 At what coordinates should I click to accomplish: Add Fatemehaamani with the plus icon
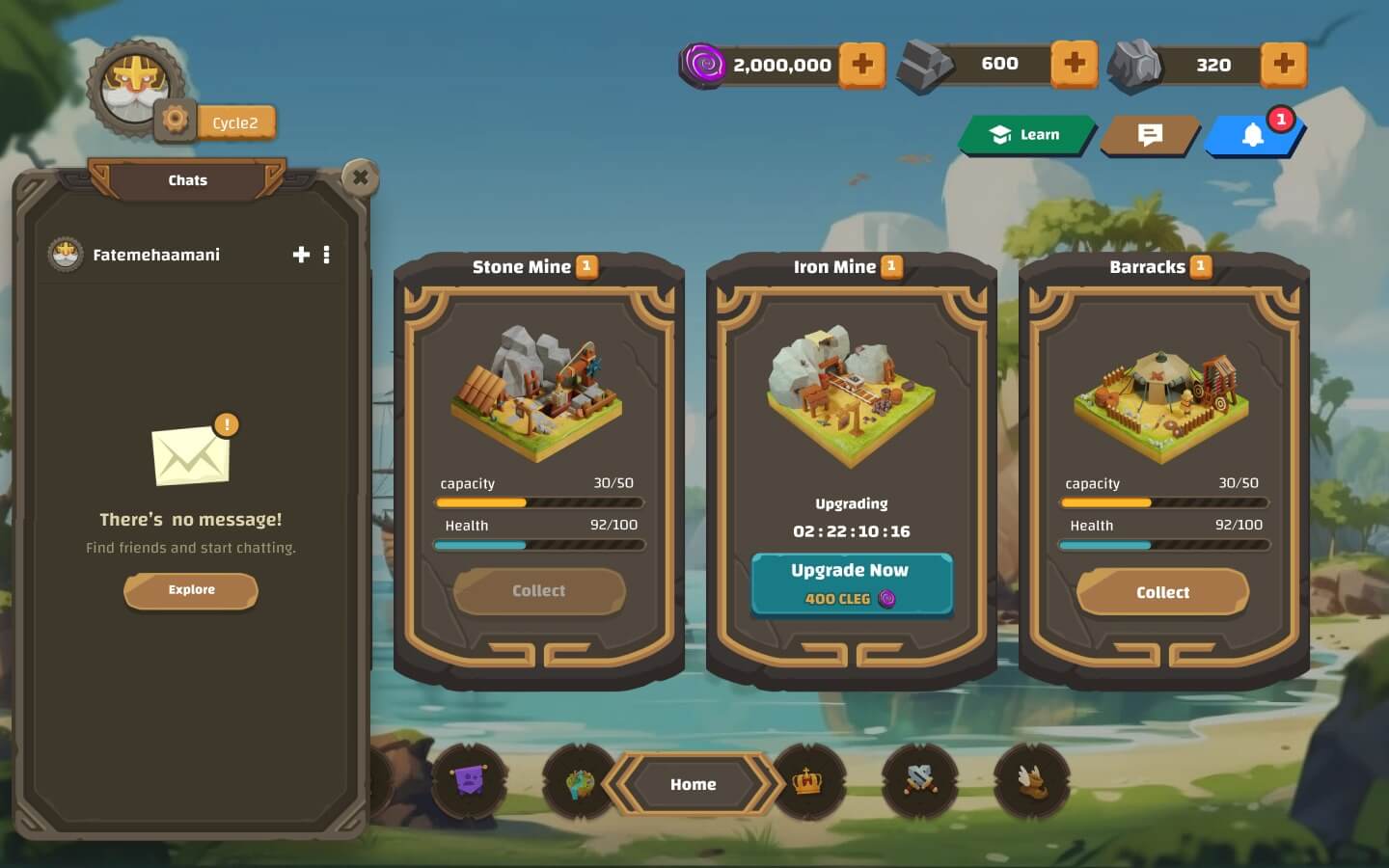[x=301, y=255]
